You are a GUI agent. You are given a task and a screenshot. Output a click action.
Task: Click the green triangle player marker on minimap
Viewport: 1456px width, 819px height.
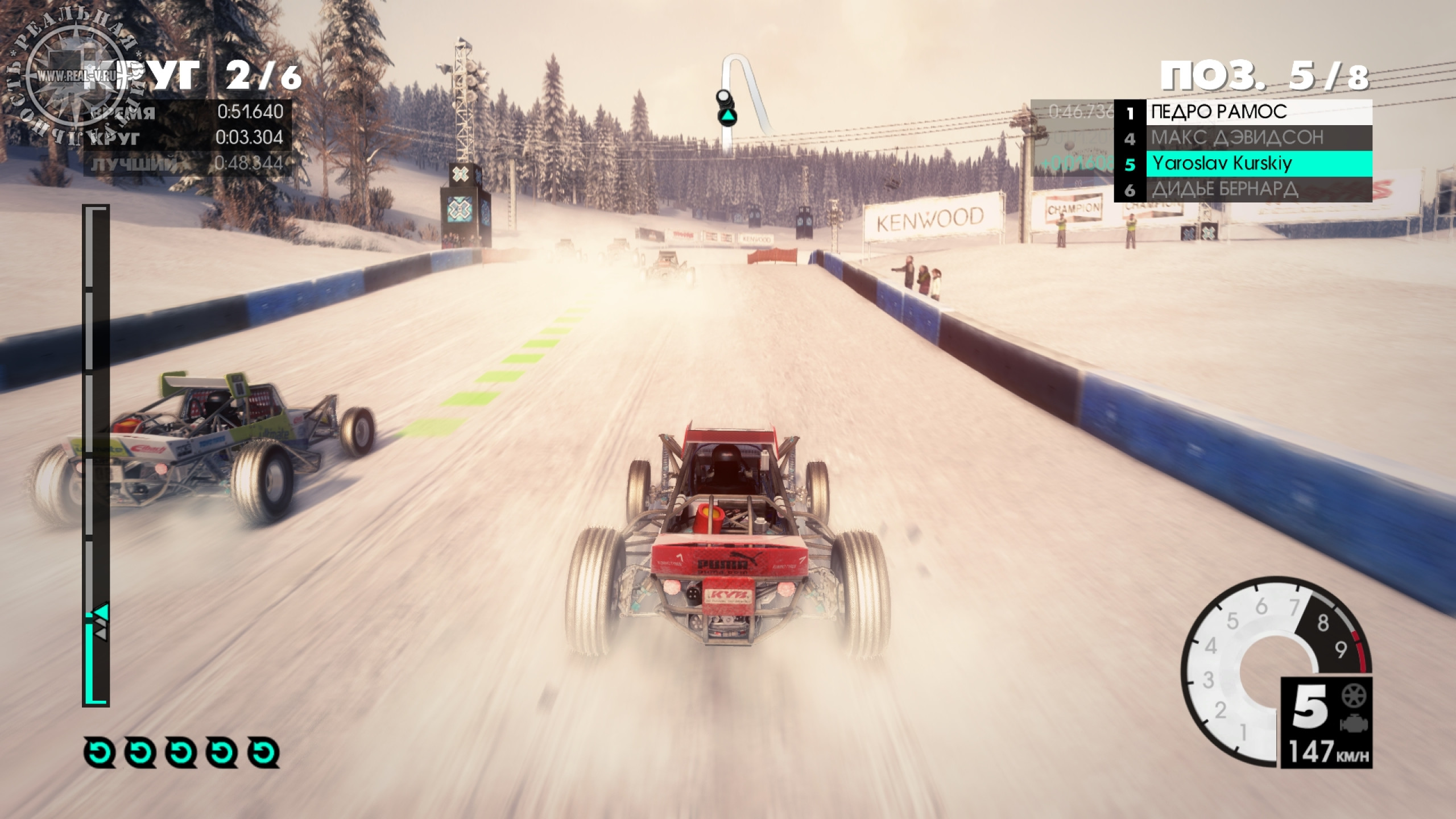(x=727, y=118)
